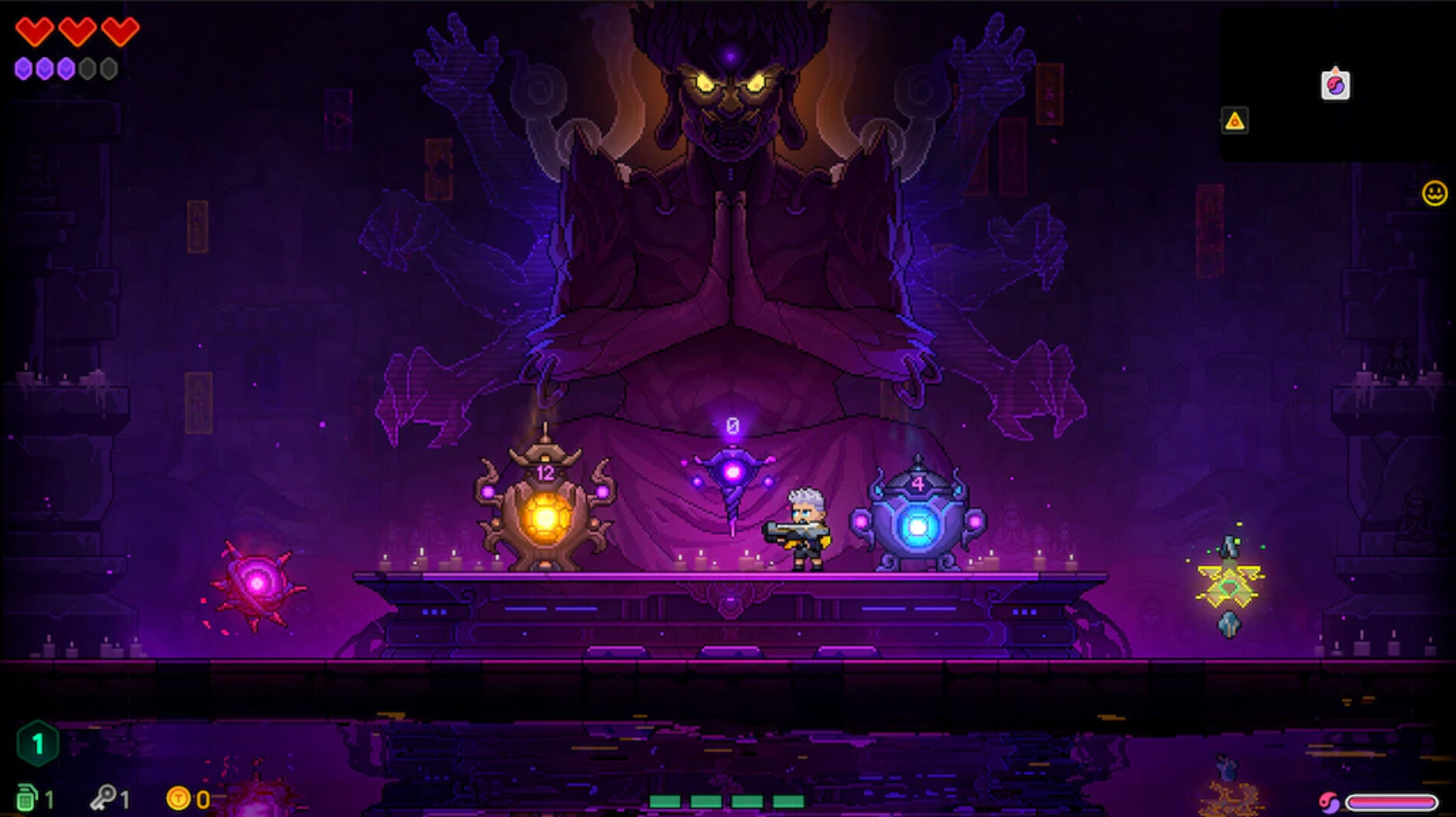
Task: Click the golden coin currency icon
Action: coord(180,797)
